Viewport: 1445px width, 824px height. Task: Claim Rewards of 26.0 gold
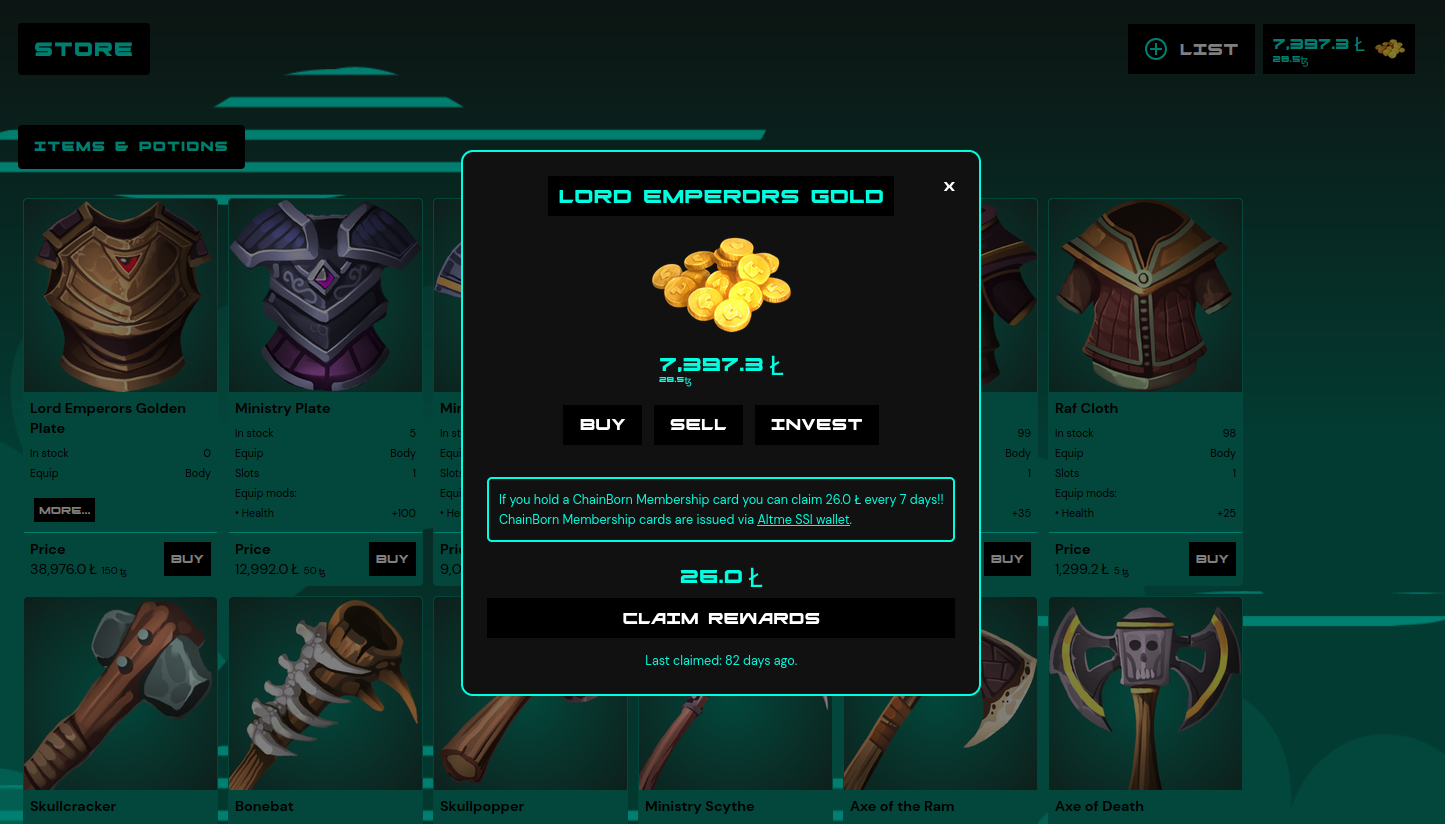[x=720, y=618]
